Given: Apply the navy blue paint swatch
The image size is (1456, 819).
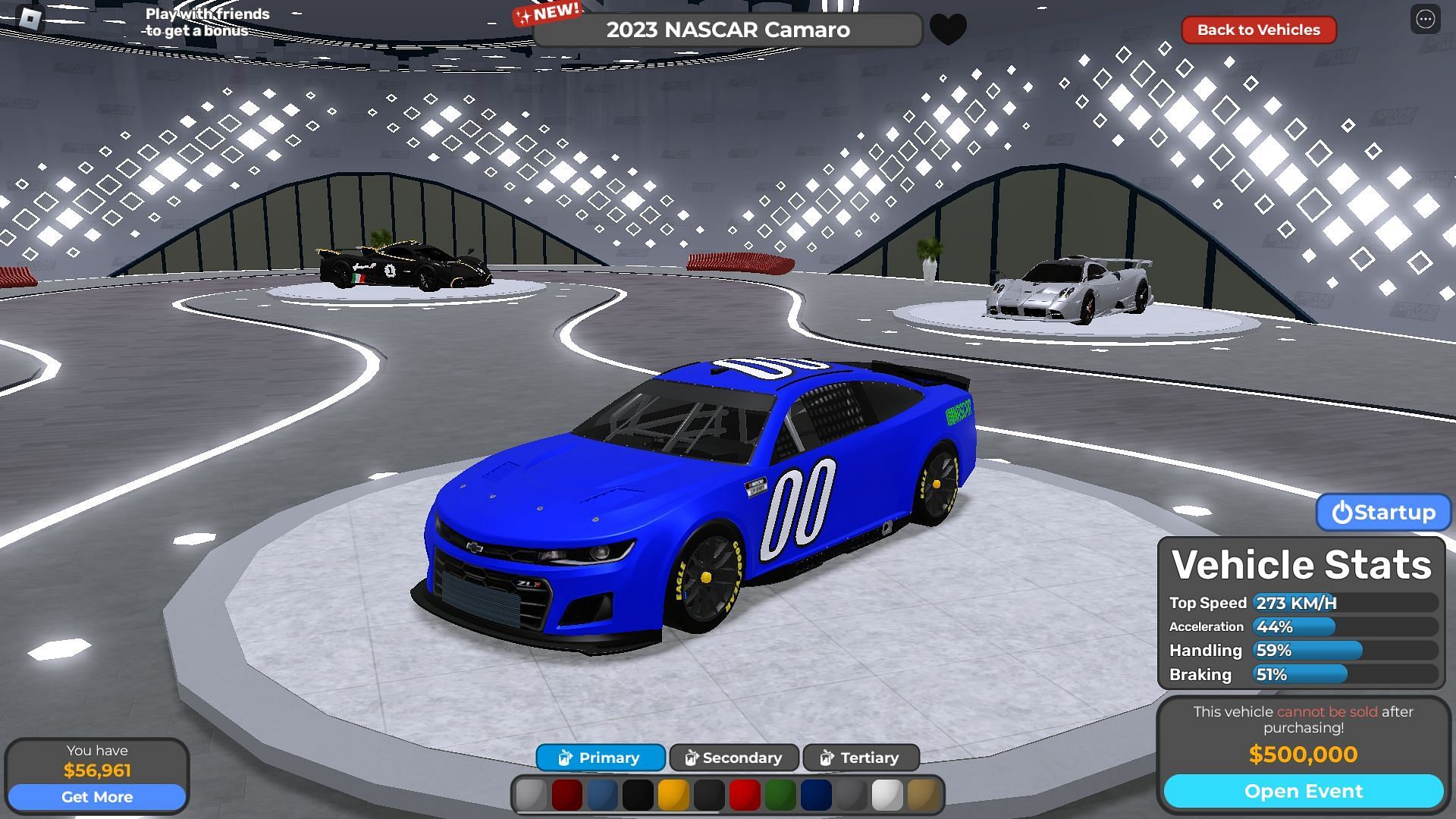Looking at the screenshot, I should pyautogui.click(x=816, y=795).
